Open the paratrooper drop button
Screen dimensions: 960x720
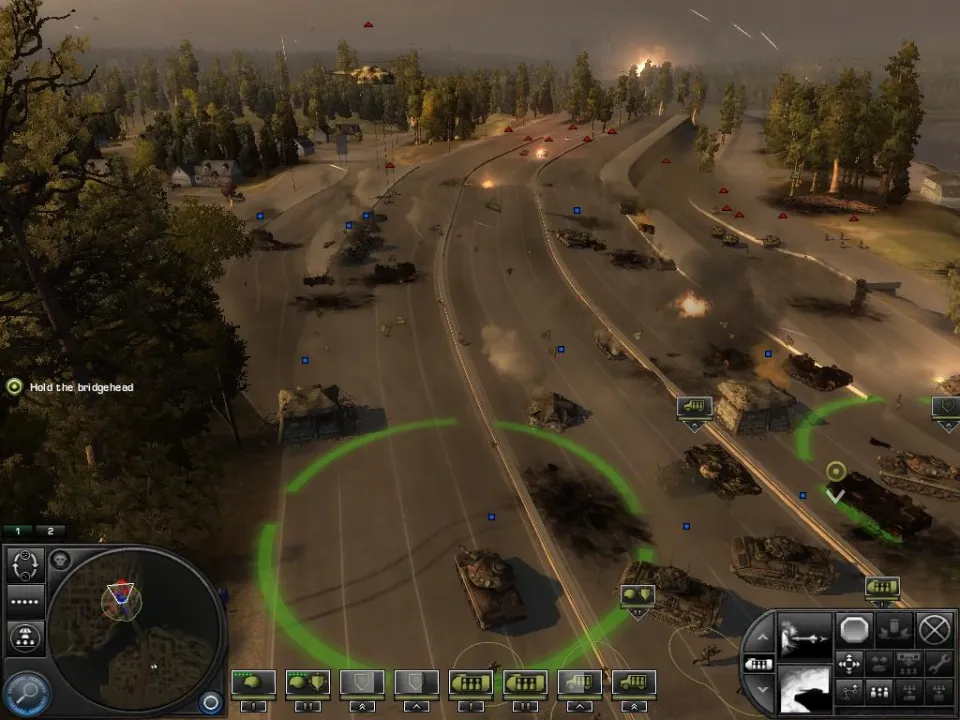point(25,636)
